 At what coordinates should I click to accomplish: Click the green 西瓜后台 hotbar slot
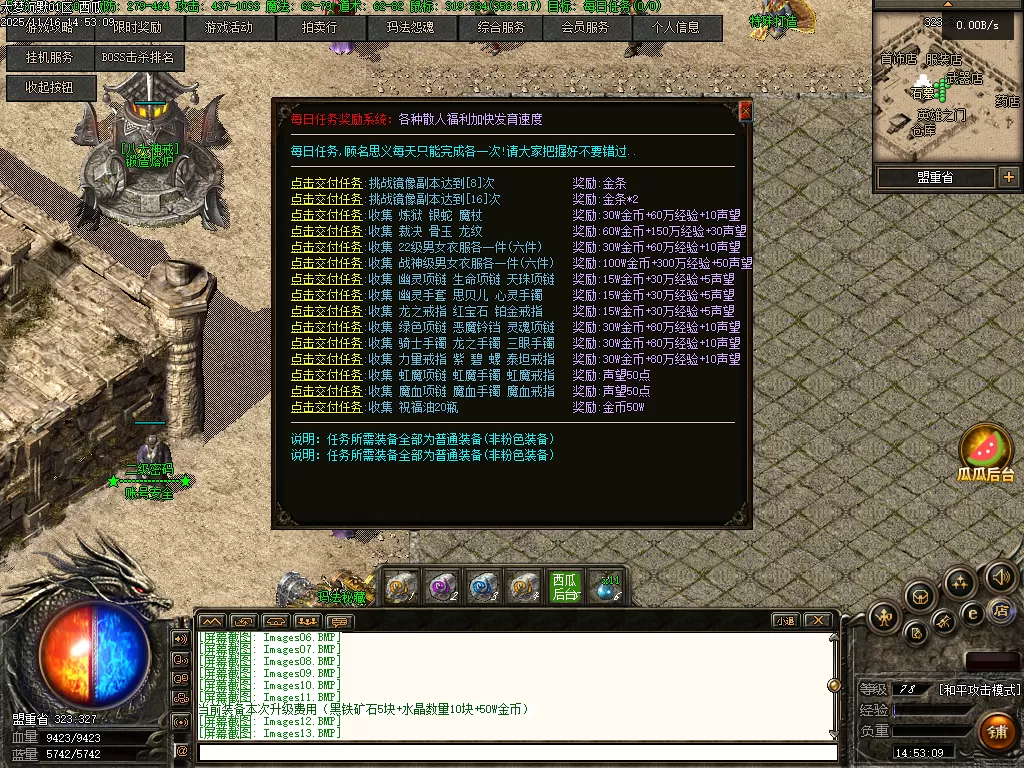point(565,586)
